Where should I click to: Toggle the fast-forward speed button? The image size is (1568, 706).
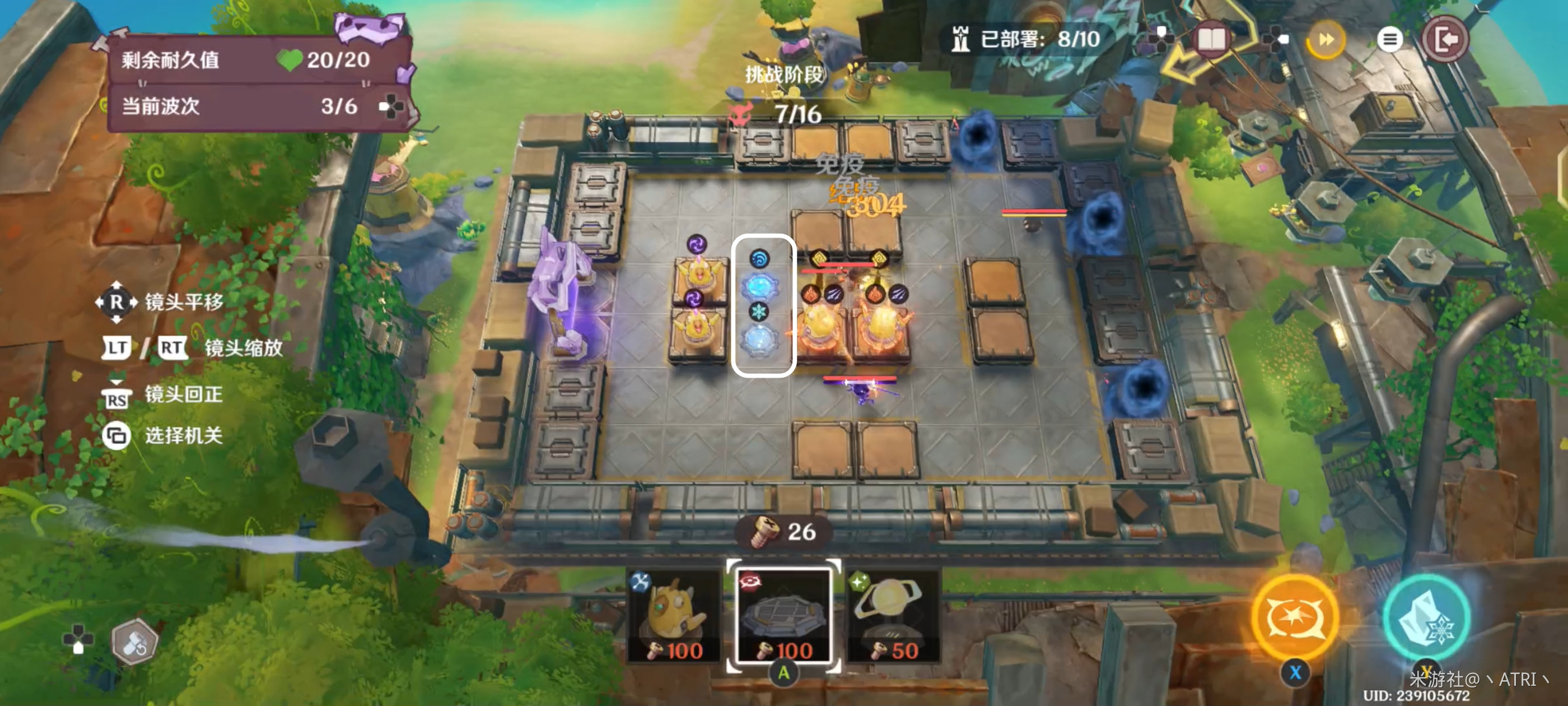(1325, 40)
